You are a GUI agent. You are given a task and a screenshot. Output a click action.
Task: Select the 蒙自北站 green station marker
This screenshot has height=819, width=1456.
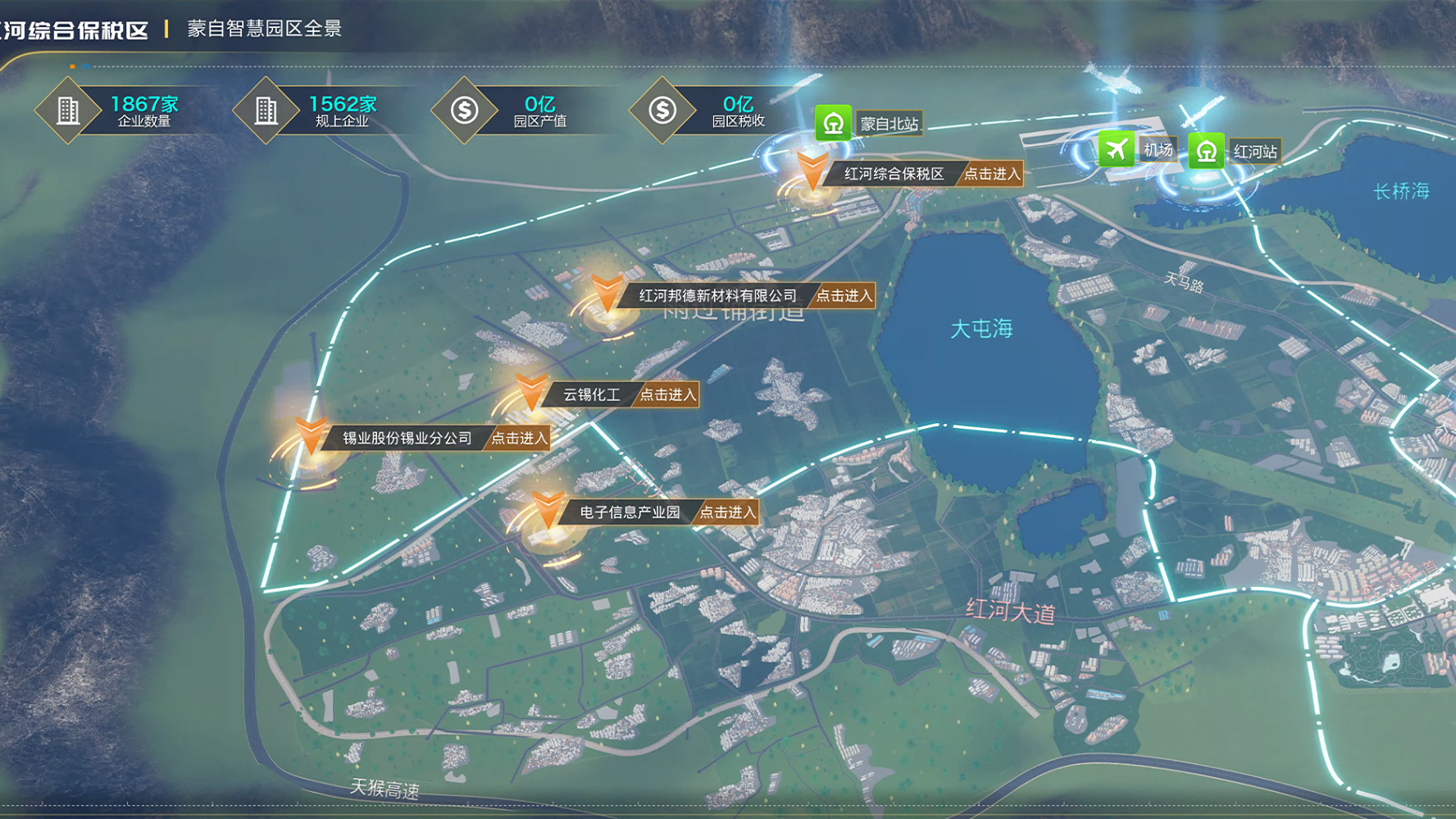[833, 124]
